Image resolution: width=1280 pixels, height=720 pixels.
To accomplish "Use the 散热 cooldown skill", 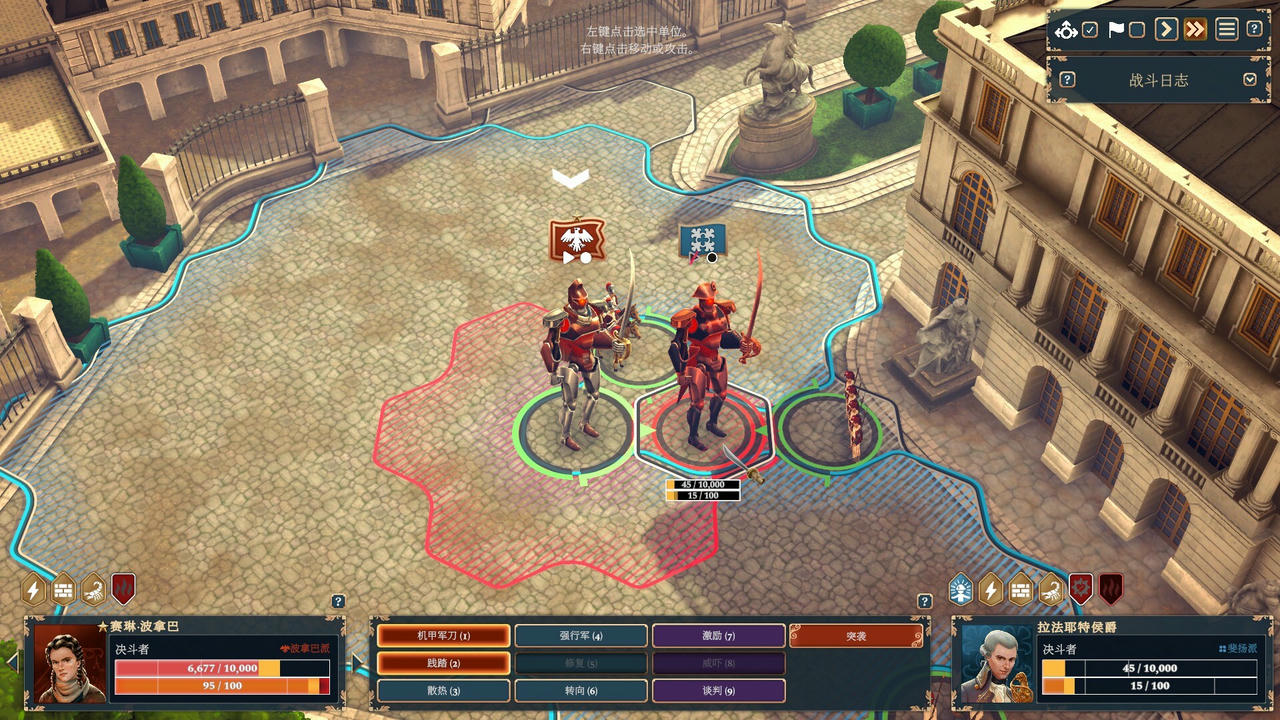I will (444, 690).
